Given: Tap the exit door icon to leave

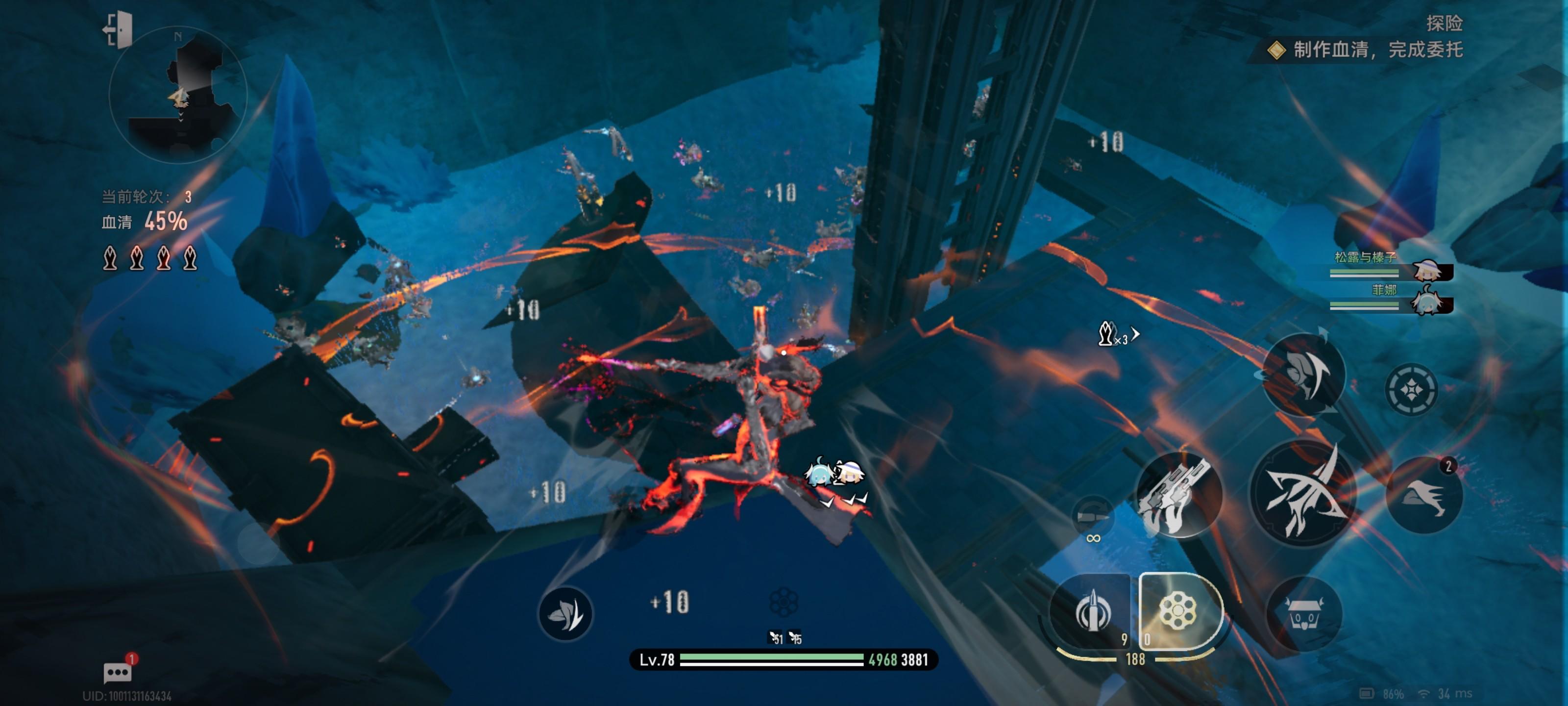Looking at the screenshot, I should point(119,29).
